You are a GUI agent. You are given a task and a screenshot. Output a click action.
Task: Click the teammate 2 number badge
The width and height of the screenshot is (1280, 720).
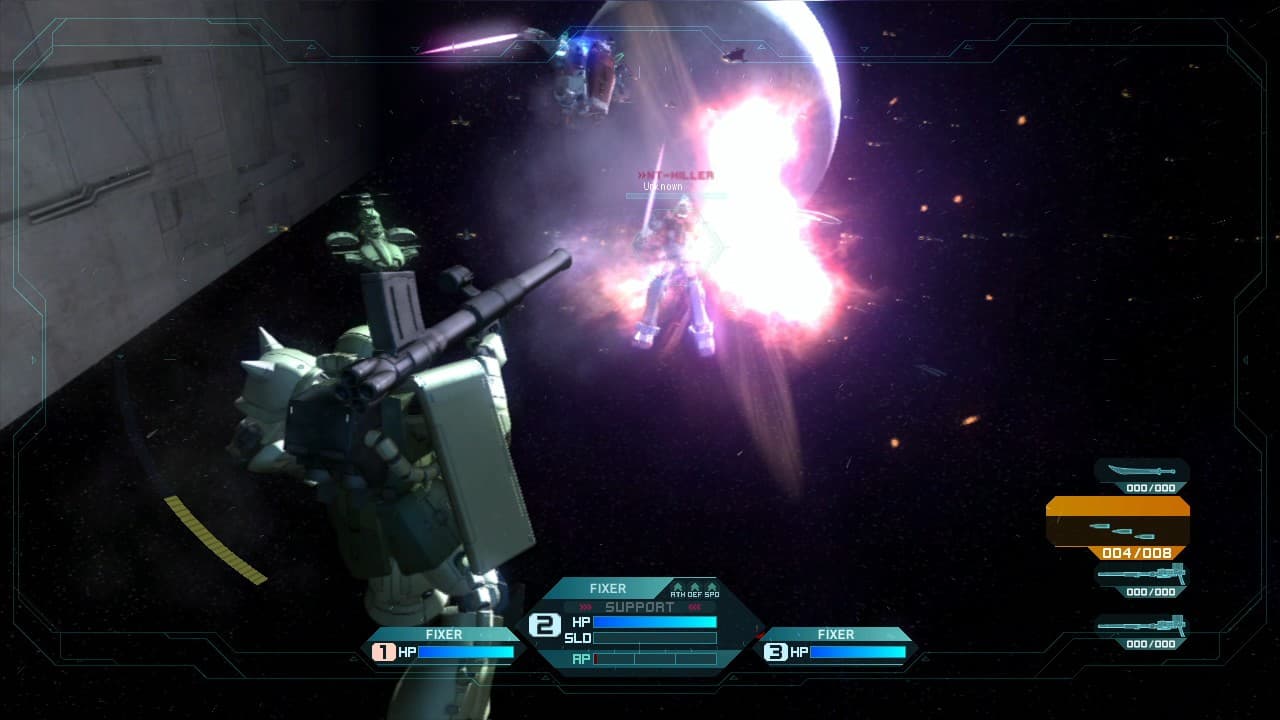546,622
